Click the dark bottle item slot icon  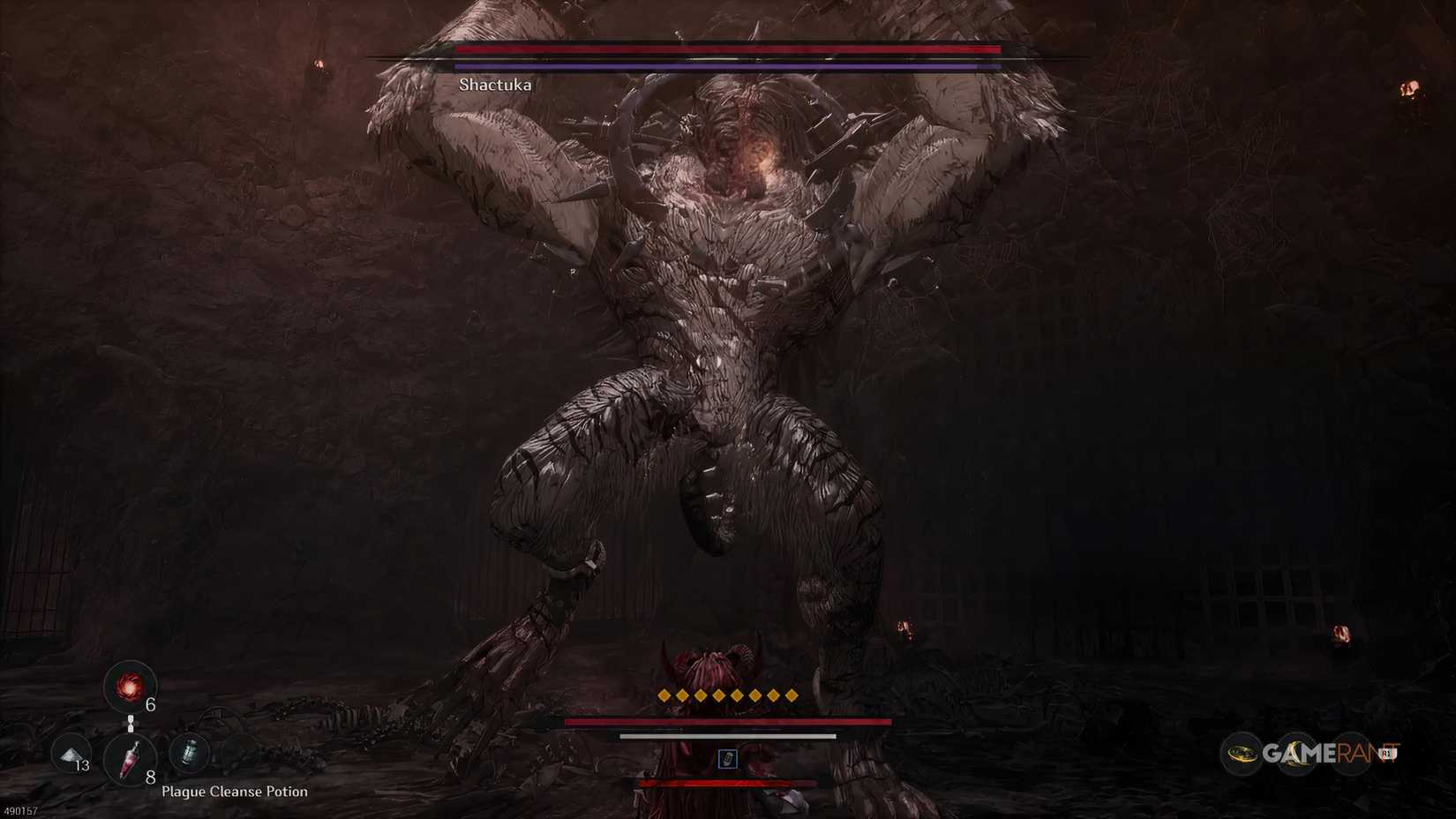pyautogui.click(x=191, y=753)
